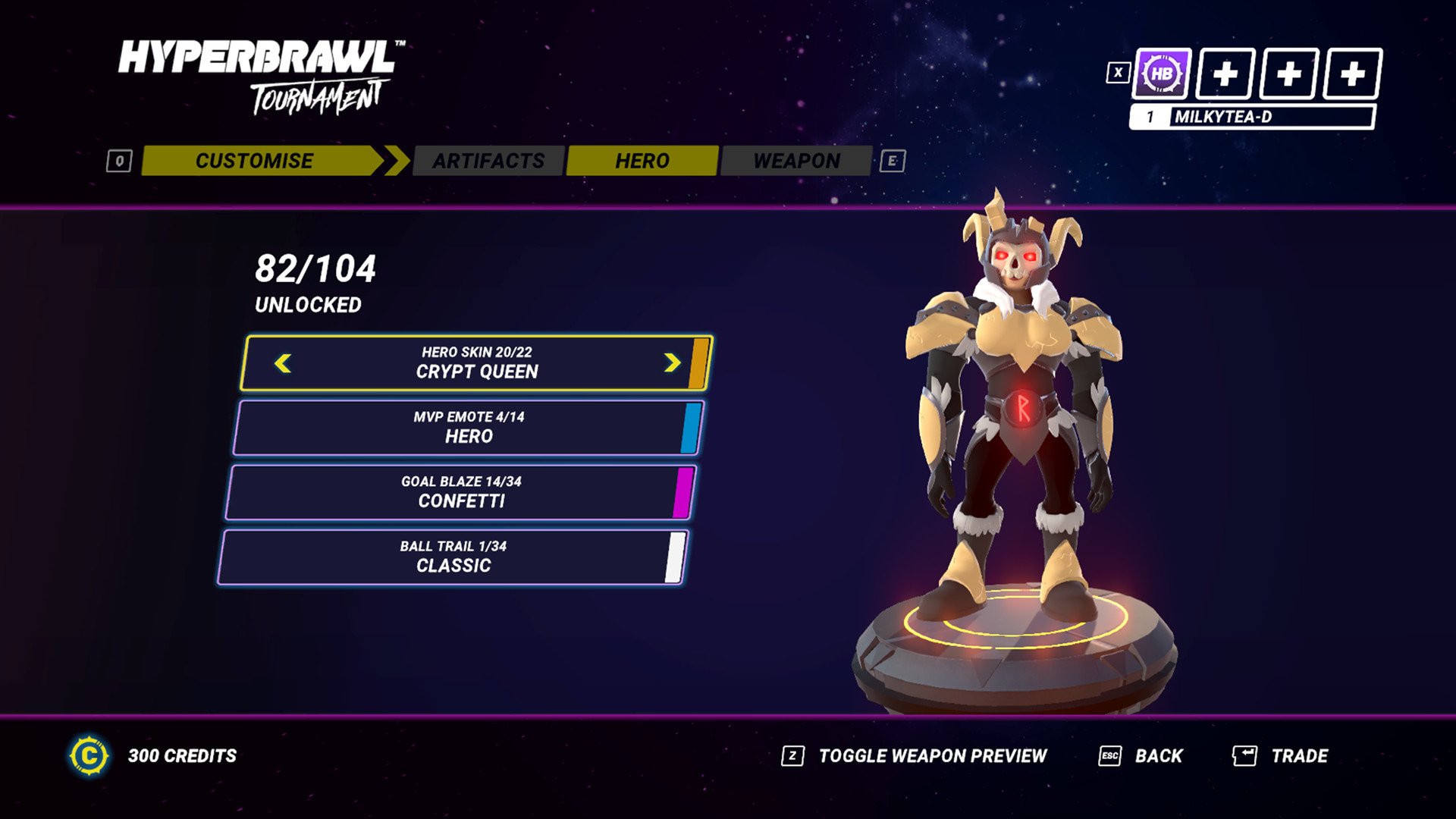Open the Hero tab
The image size is (1456, 819).
click(642, 161)
